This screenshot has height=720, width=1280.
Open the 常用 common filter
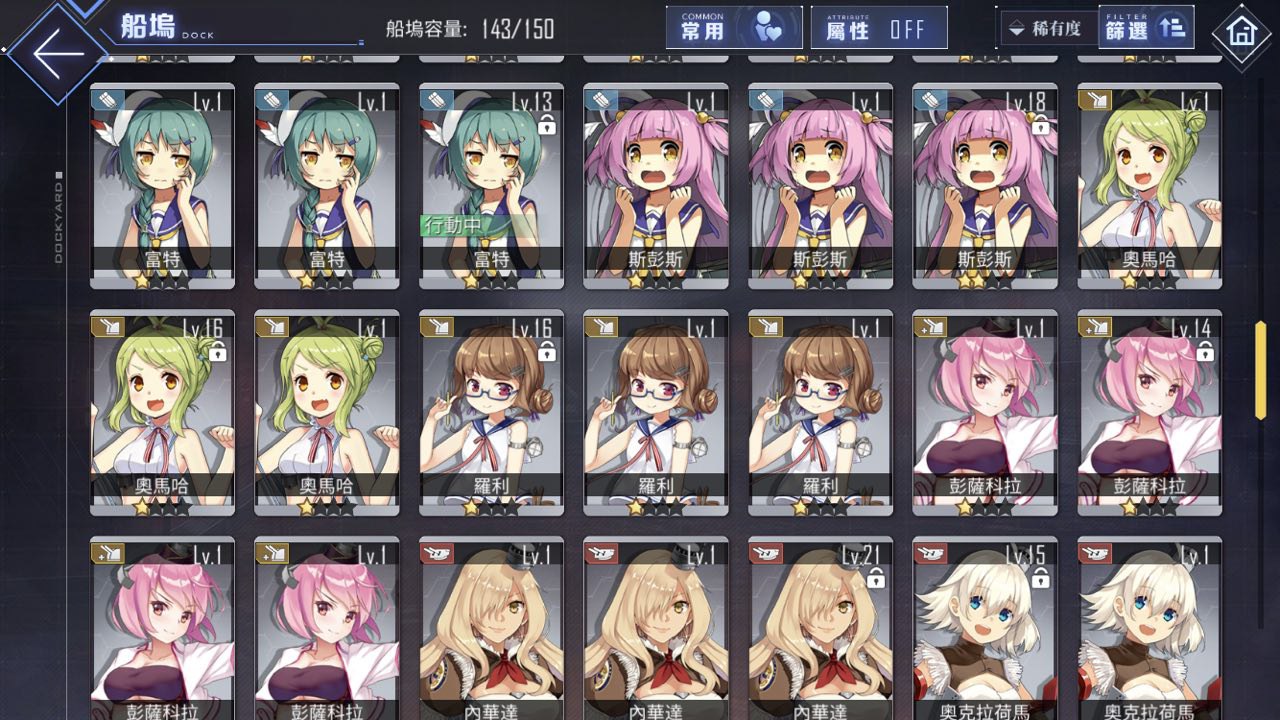click(733, 28)
